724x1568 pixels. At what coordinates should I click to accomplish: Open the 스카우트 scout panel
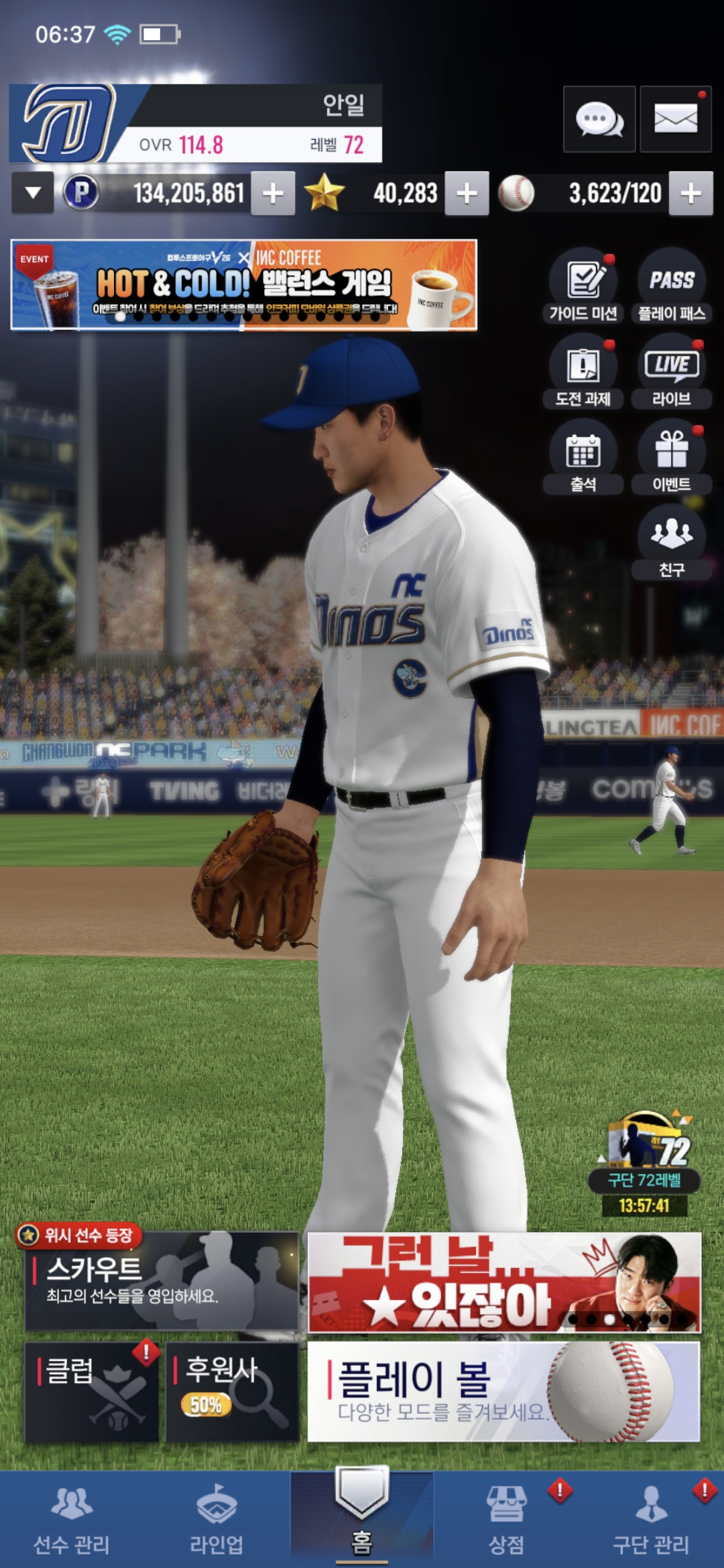(x=161, y=1281)
